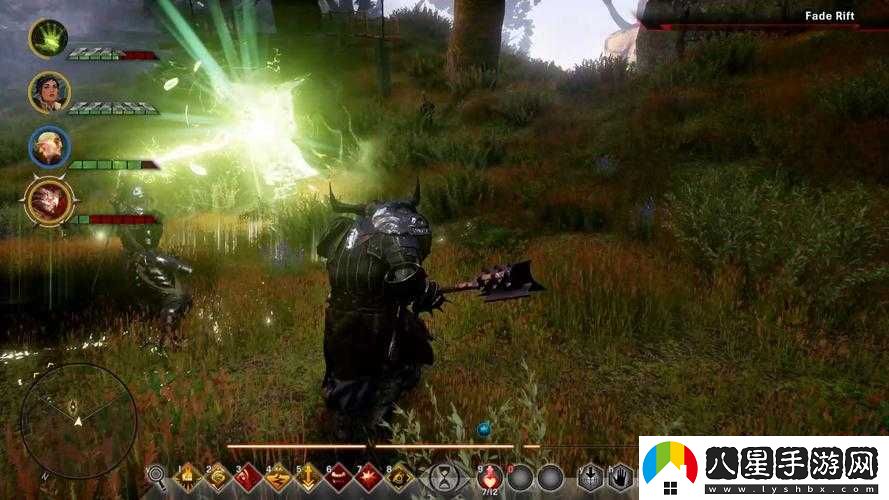889x500 pixels.
Task: Use the ability in hotbar slot 8
Action: 399,477
